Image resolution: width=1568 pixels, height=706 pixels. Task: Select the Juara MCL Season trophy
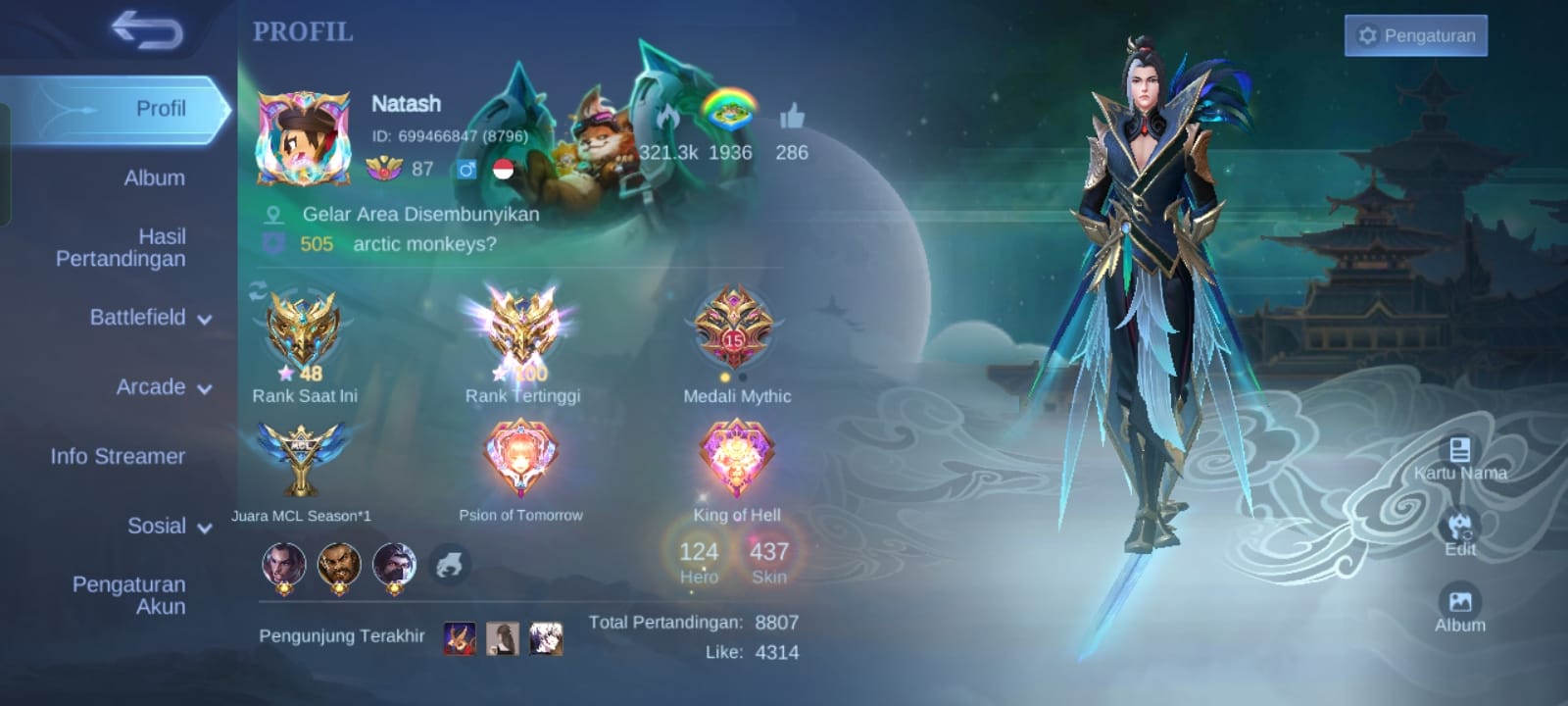tap(301, 459)
